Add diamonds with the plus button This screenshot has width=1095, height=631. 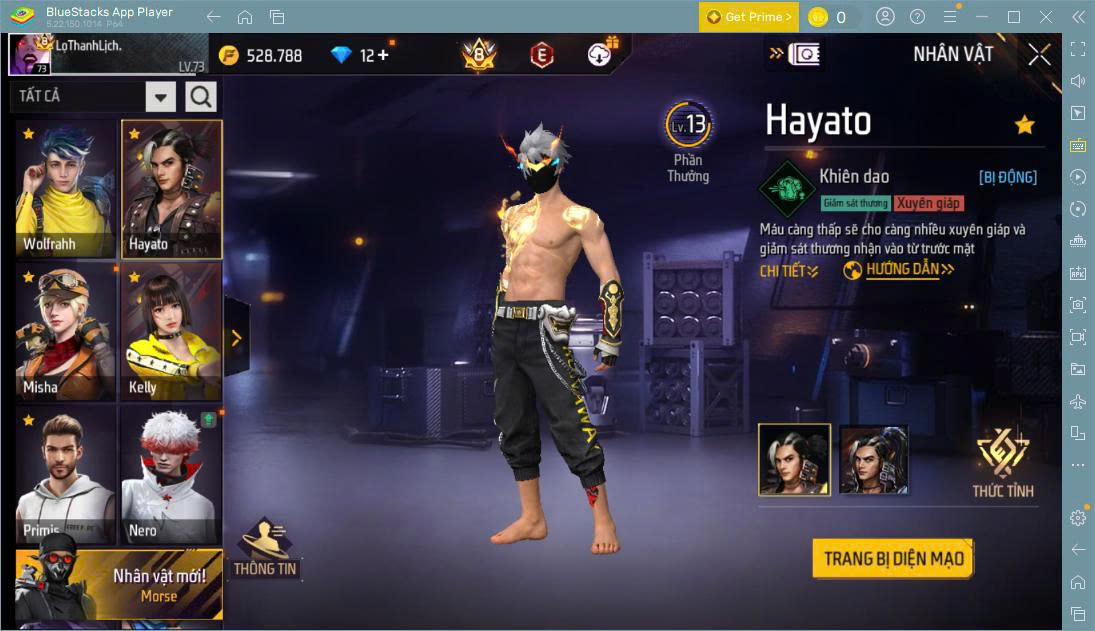(382, 56)
